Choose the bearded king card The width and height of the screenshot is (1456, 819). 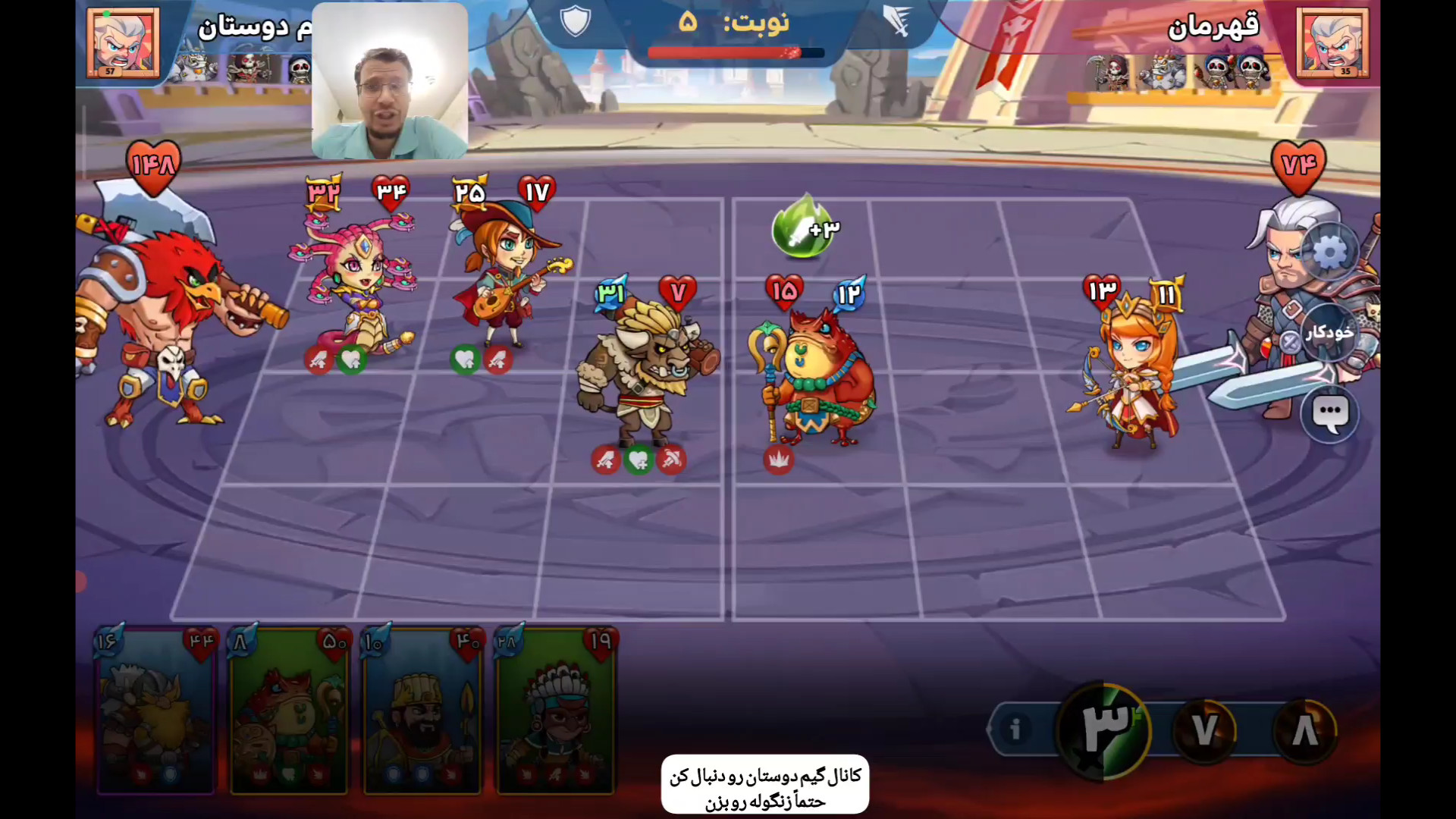coord(422,711)
